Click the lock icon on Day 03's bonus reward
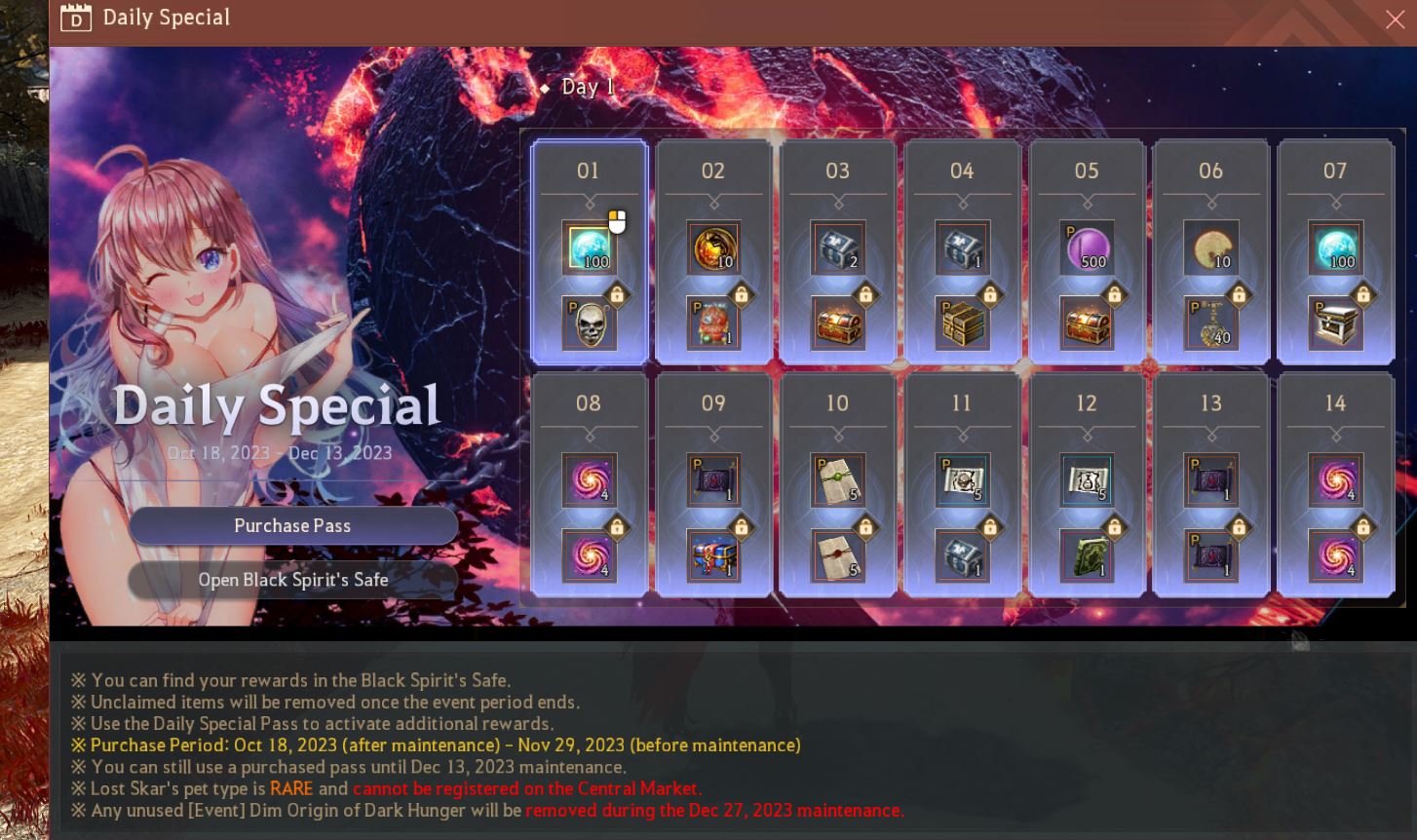This screenshot has height=840, width=1417. tap(863, 294)
